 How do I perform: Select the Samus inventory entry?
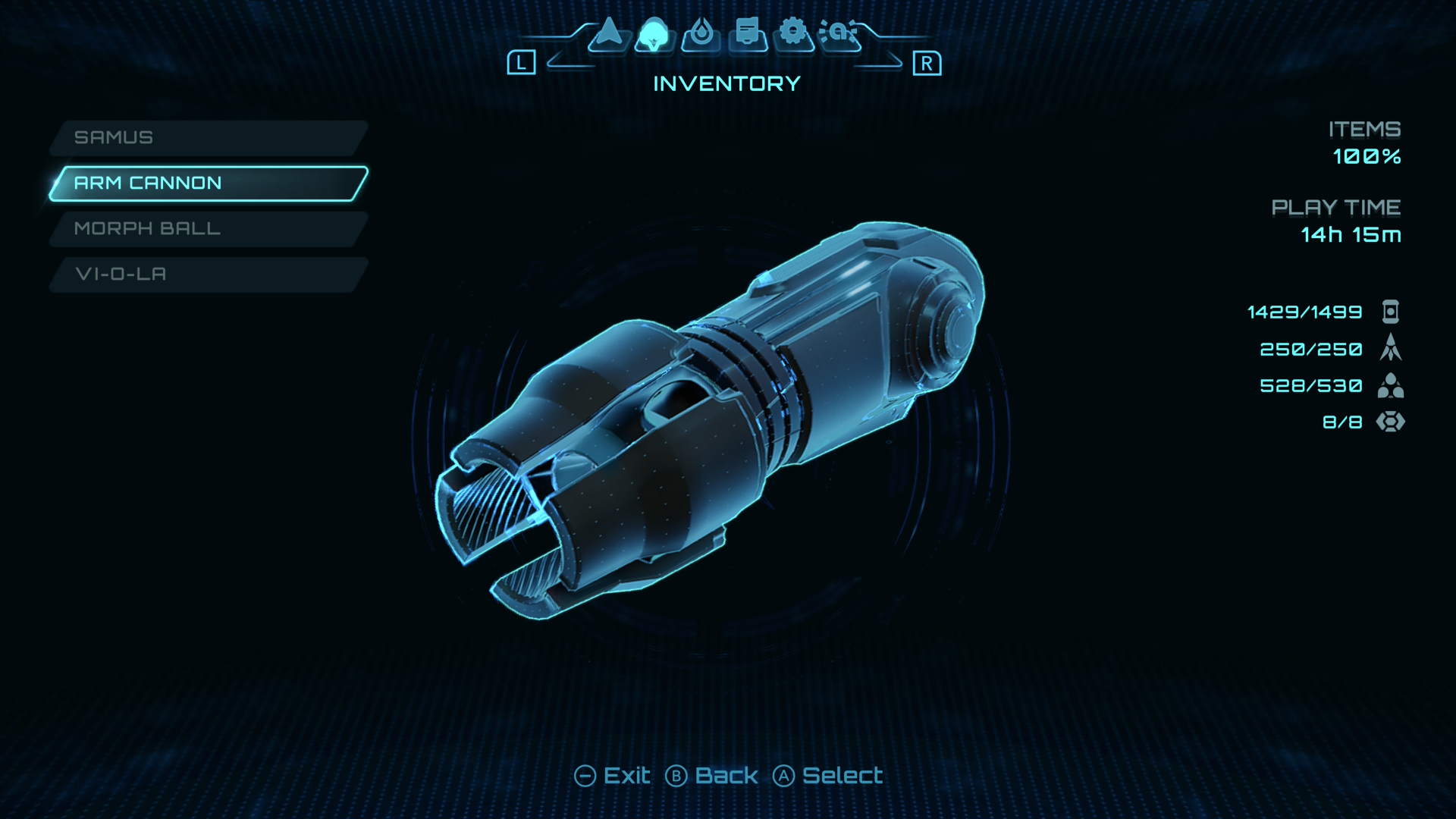tap(208, 138)
